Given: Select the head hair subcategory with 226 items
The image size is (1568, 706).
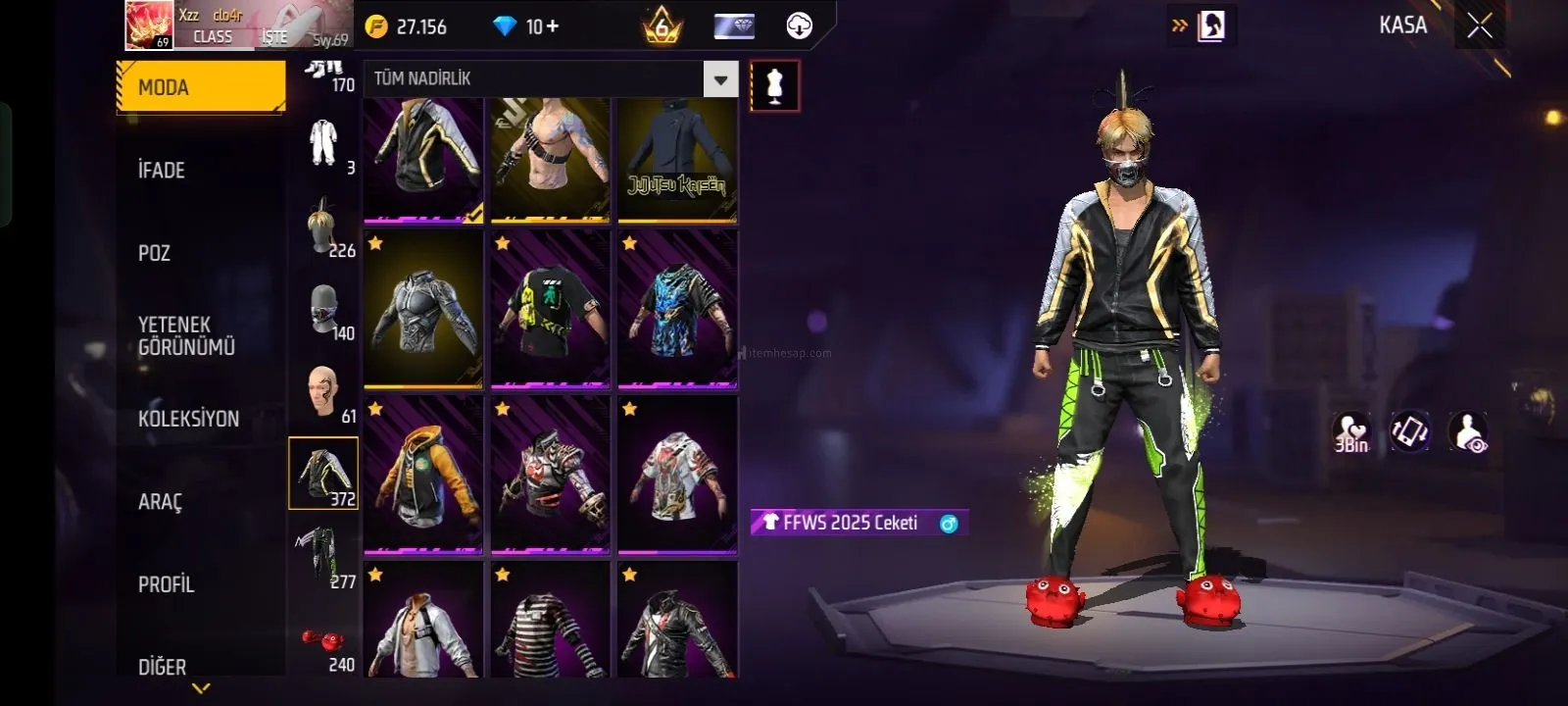Looking at the screenshot, I should [x=324, y=227].
